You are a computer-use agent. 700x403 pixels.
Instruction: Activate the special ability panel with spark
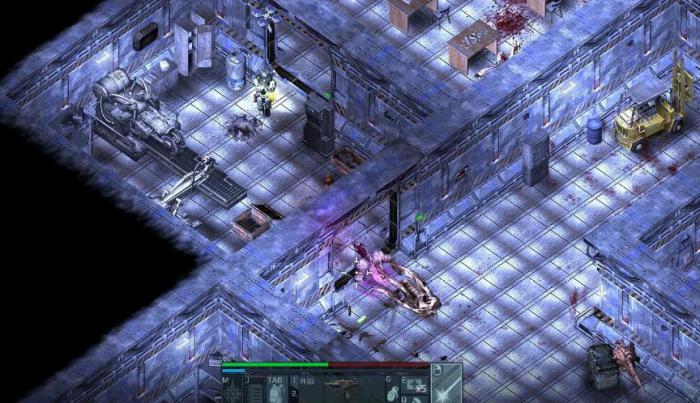[445, 385]
